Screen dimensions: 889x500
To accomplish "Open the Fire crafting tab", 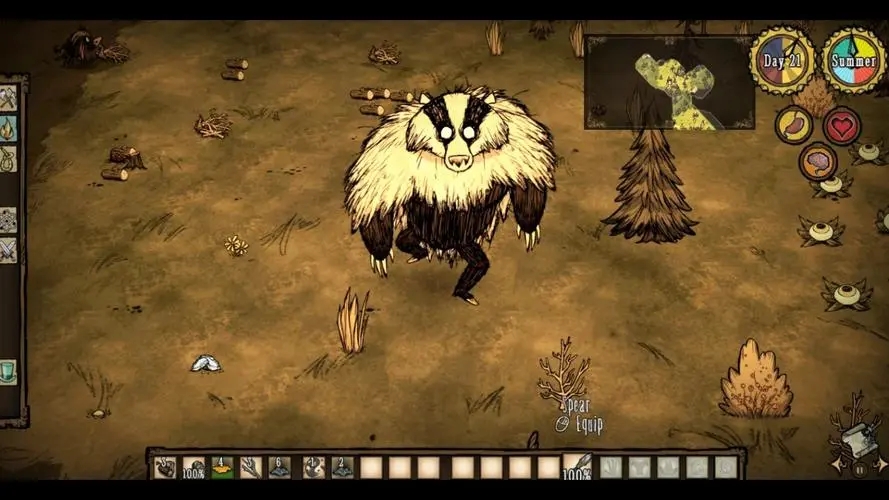I will [8, 128].
